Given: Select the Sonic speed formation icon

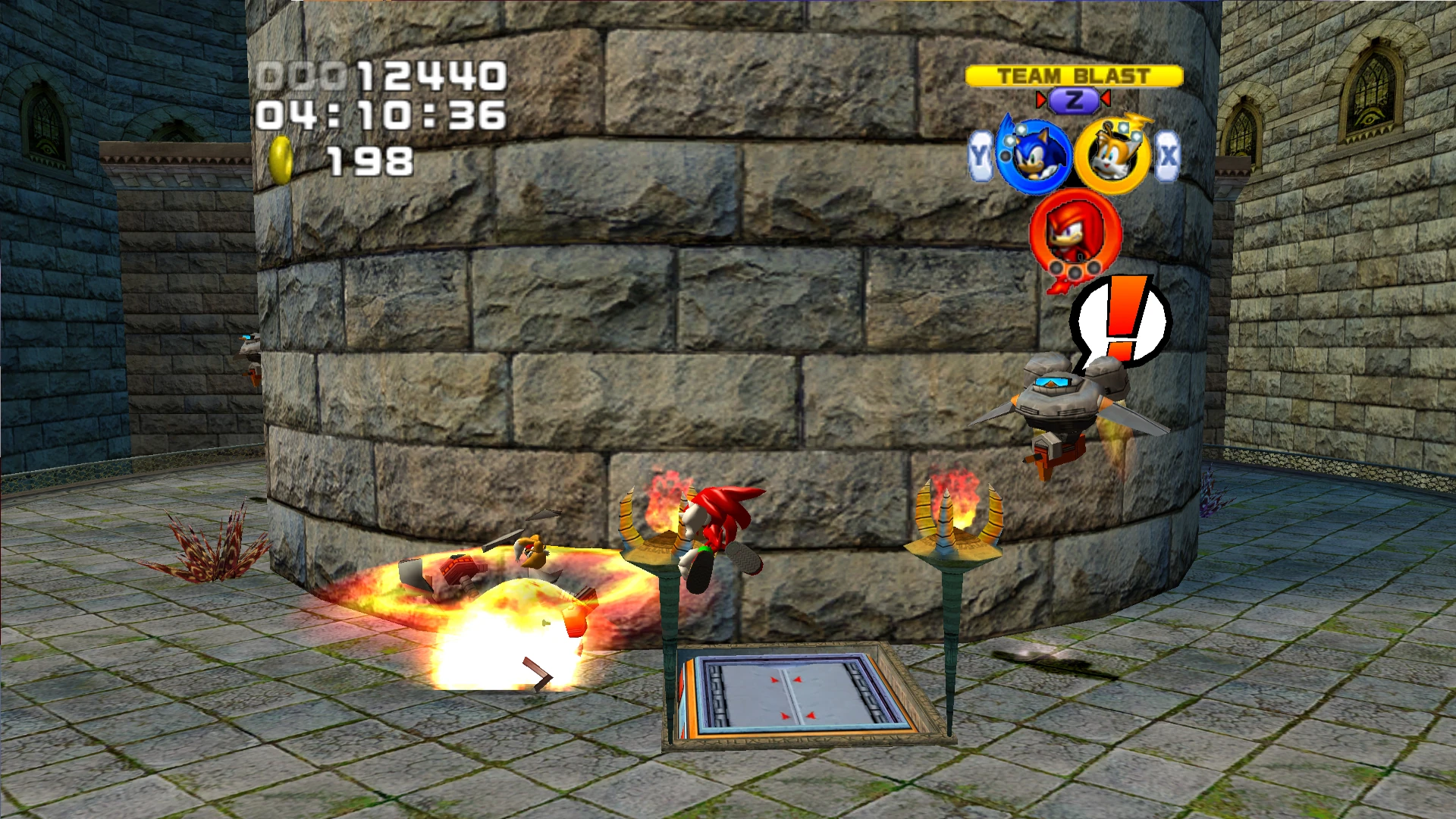Looking at the screenshot, I should pyautogui.click(x=1033, y=157).
